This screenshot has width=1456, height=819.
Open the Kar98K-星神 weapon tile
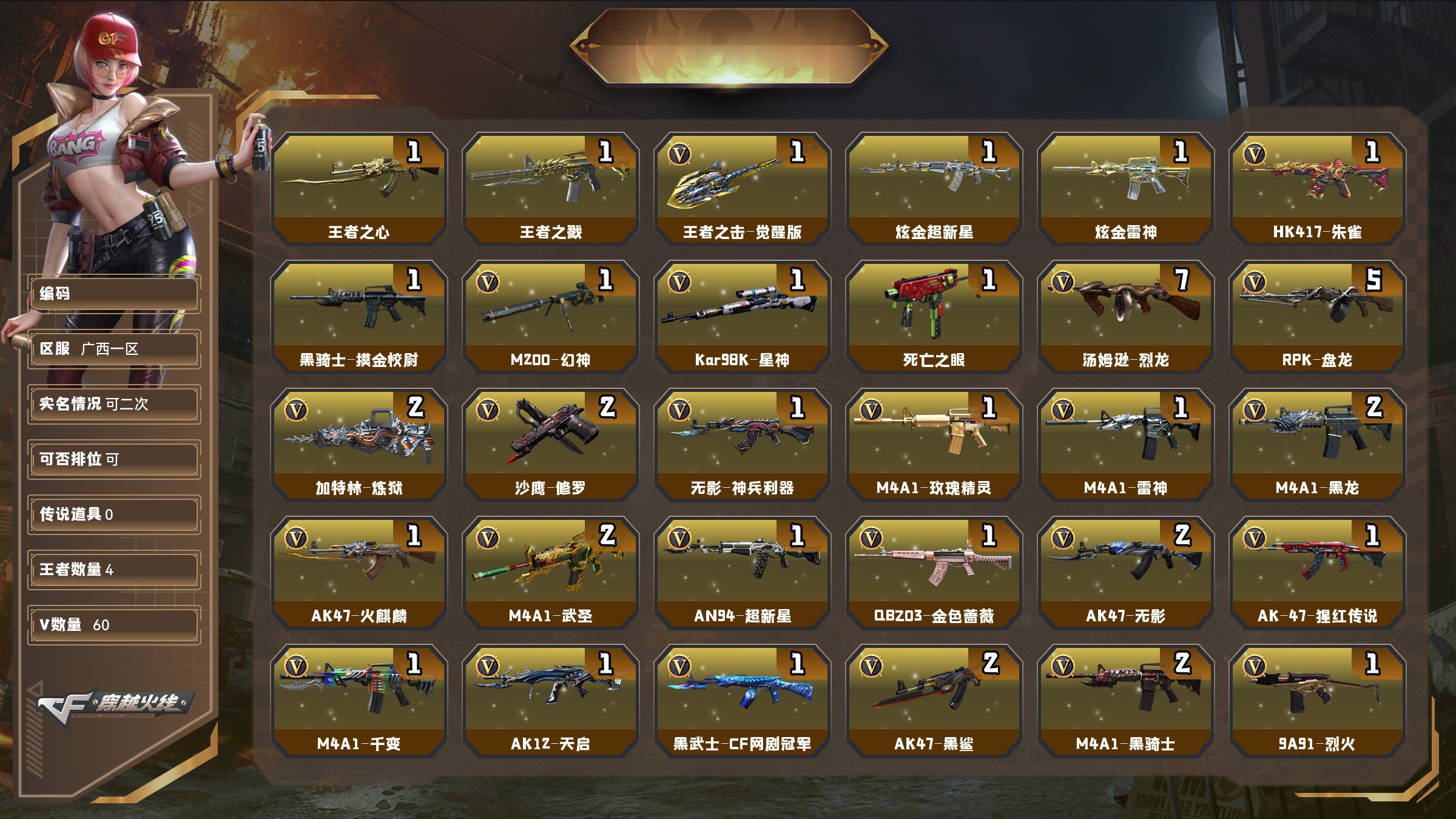[x=743, y=316]
